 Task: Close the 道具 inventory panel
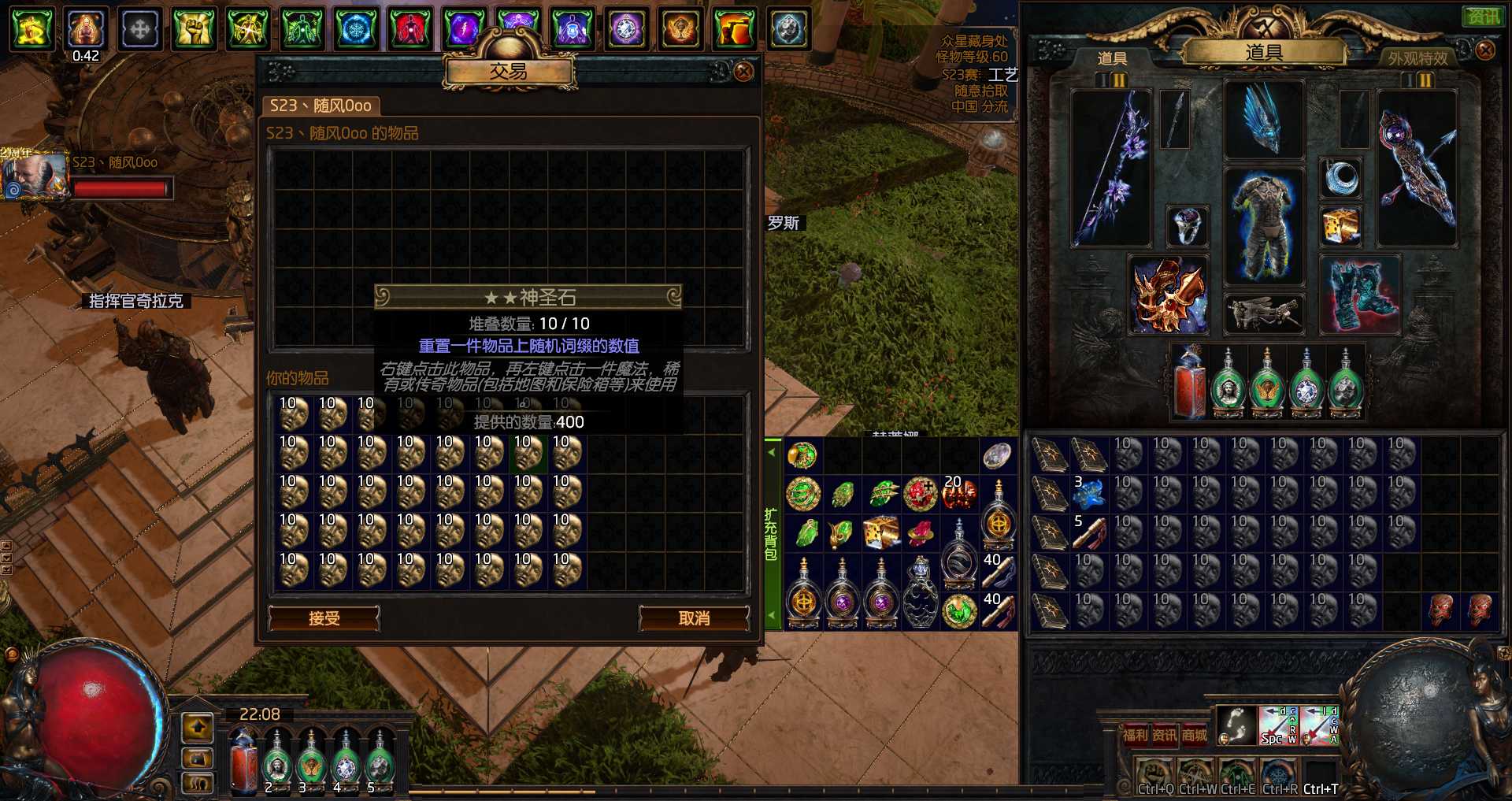[x=1484, y=50]
